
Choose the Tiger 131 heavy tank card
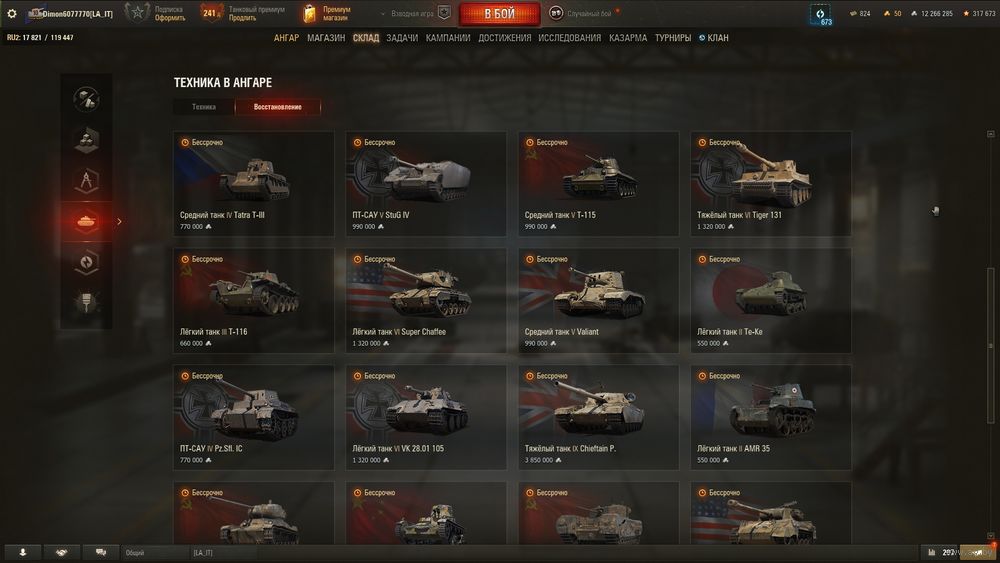tap(770, 184)
